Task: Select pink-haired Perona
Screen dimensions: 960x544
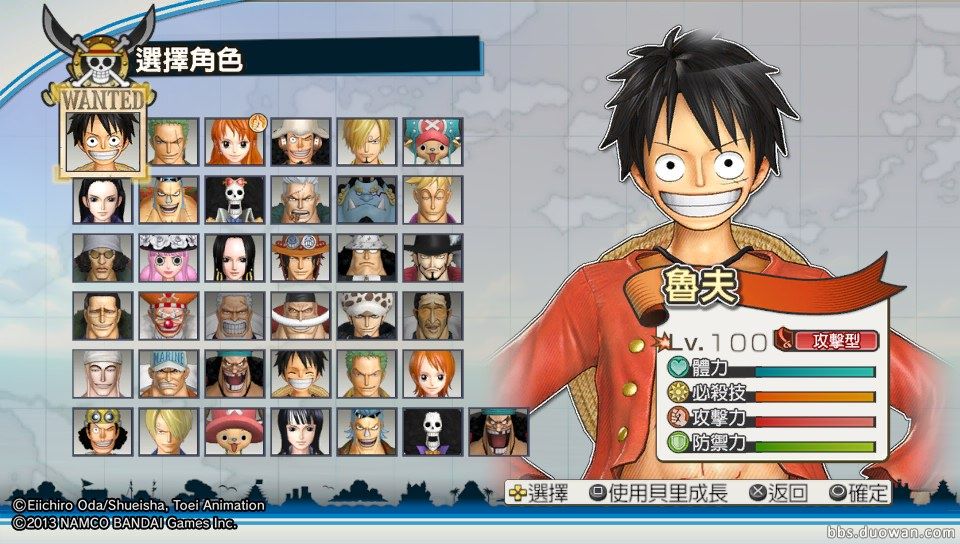Action: [x=168, y=257]
